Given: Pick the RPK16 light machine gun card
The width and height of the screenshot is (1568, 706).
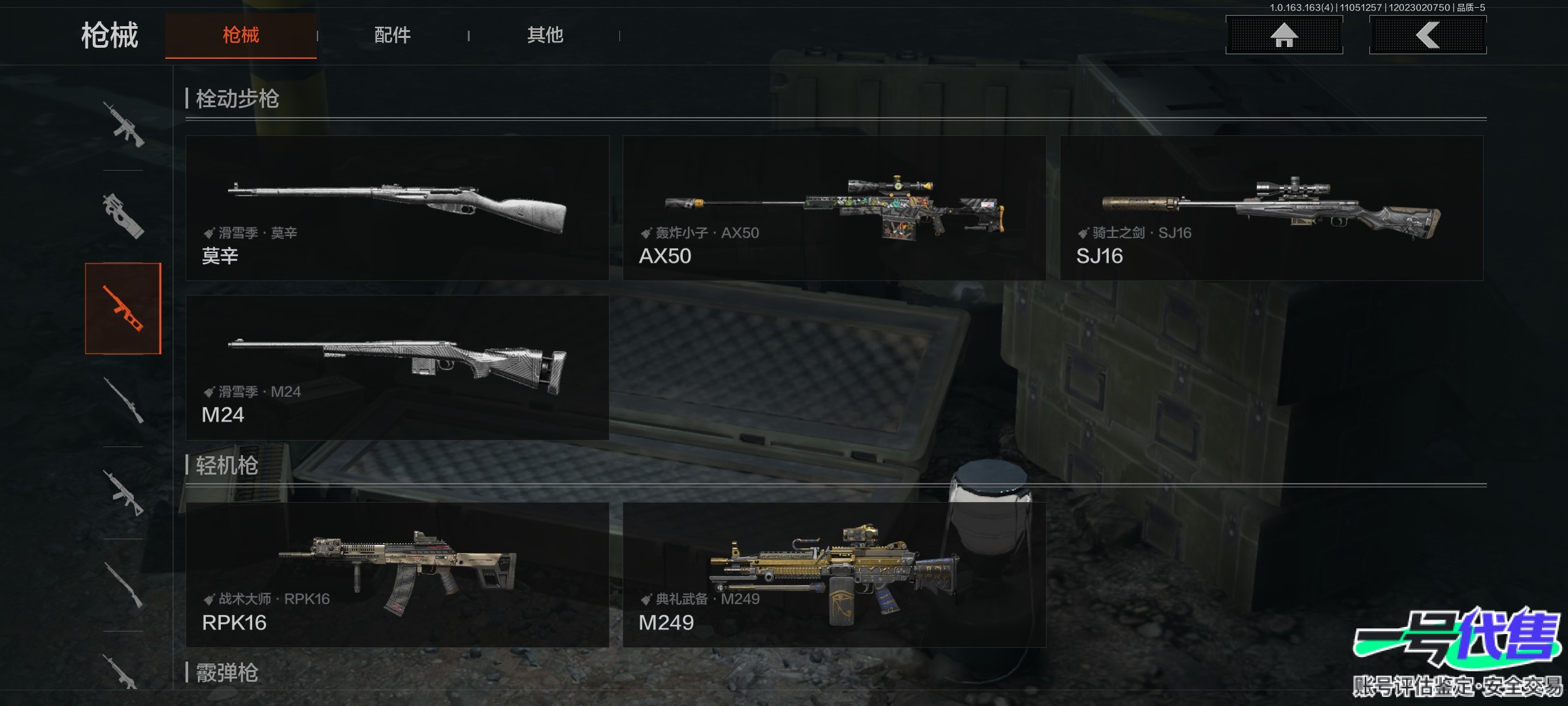Looking at the screenshot, I should [397, 575].
